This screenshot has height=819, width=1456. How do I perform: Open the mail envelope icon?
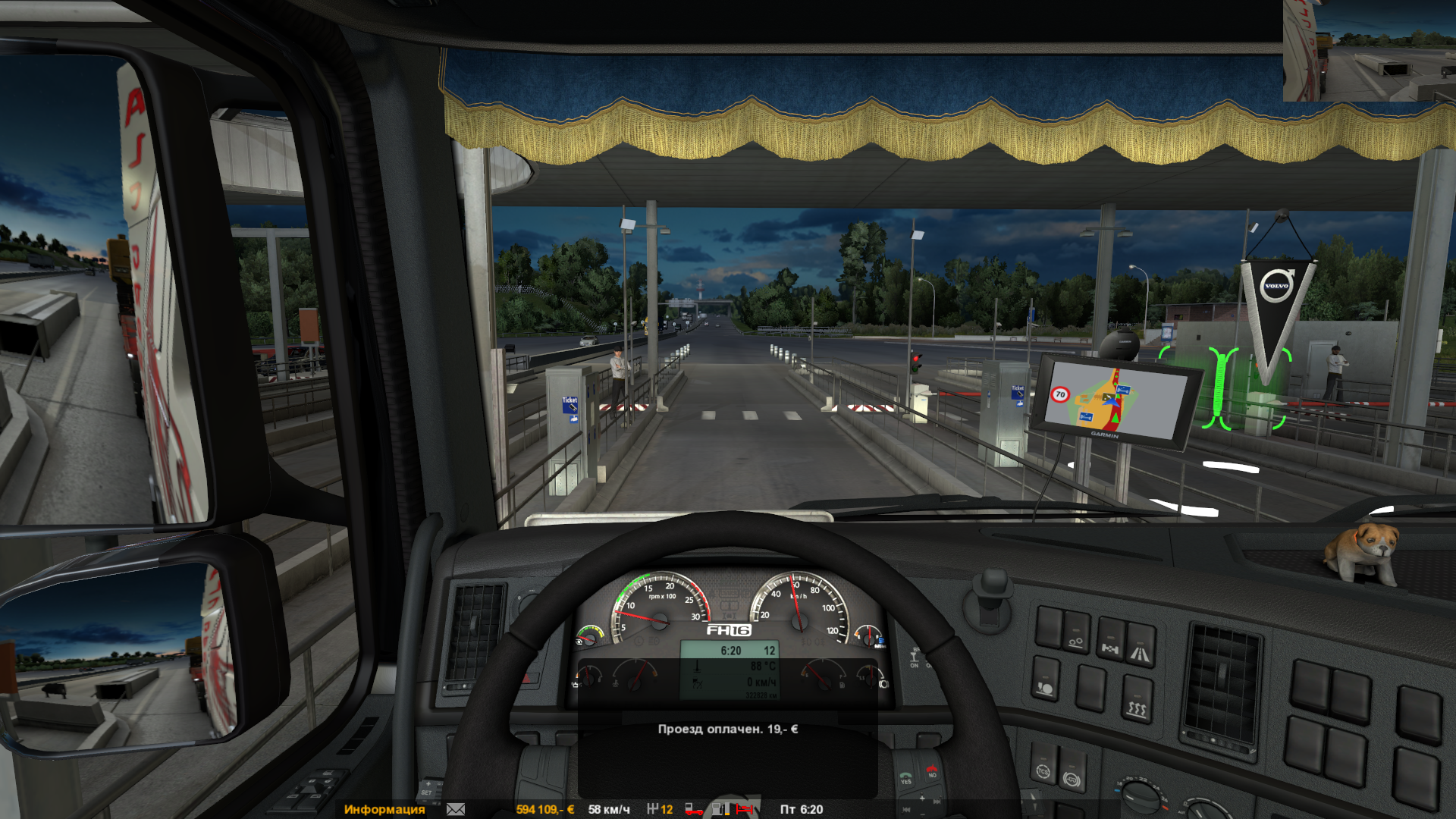click(x=456, y=809)
